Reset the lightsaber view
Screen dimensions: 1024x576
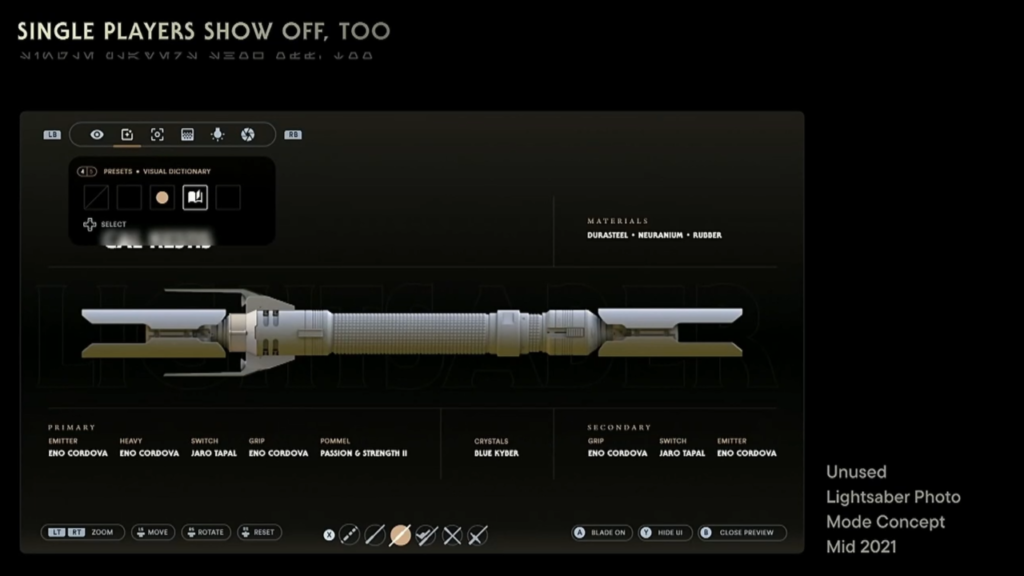(x=259, y=533)
